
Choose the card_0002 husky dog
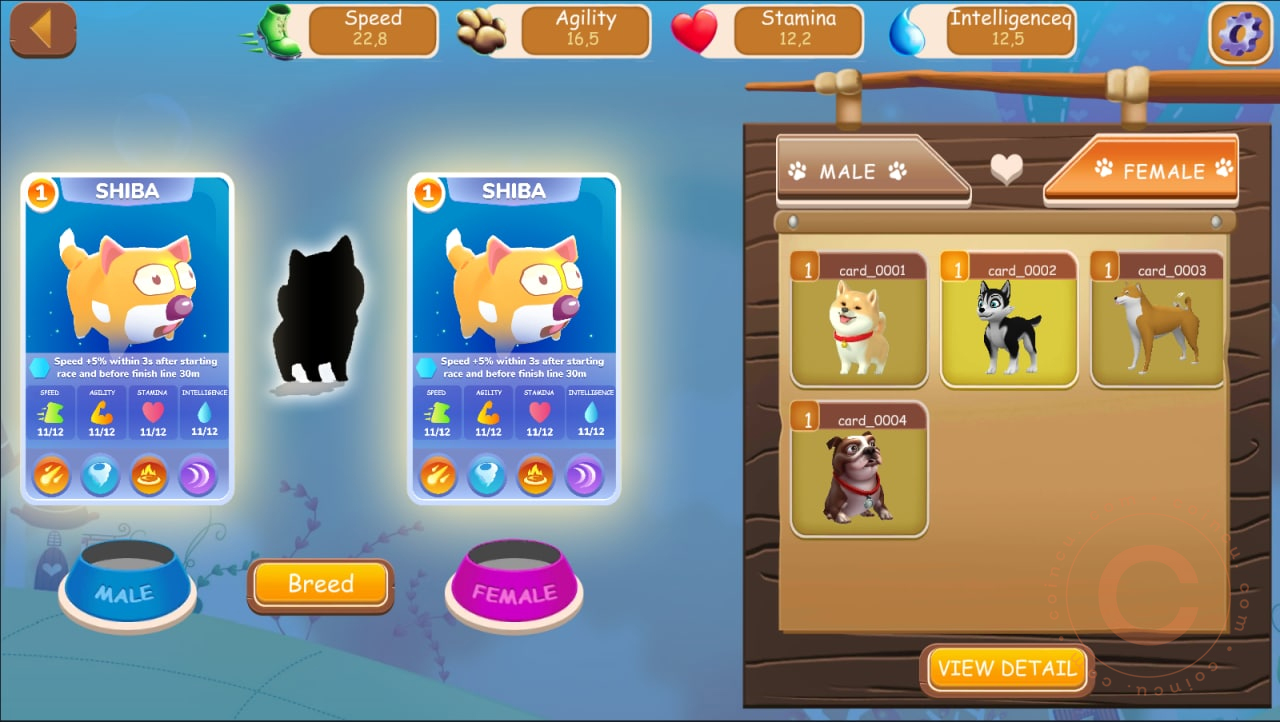point(1009,320)
